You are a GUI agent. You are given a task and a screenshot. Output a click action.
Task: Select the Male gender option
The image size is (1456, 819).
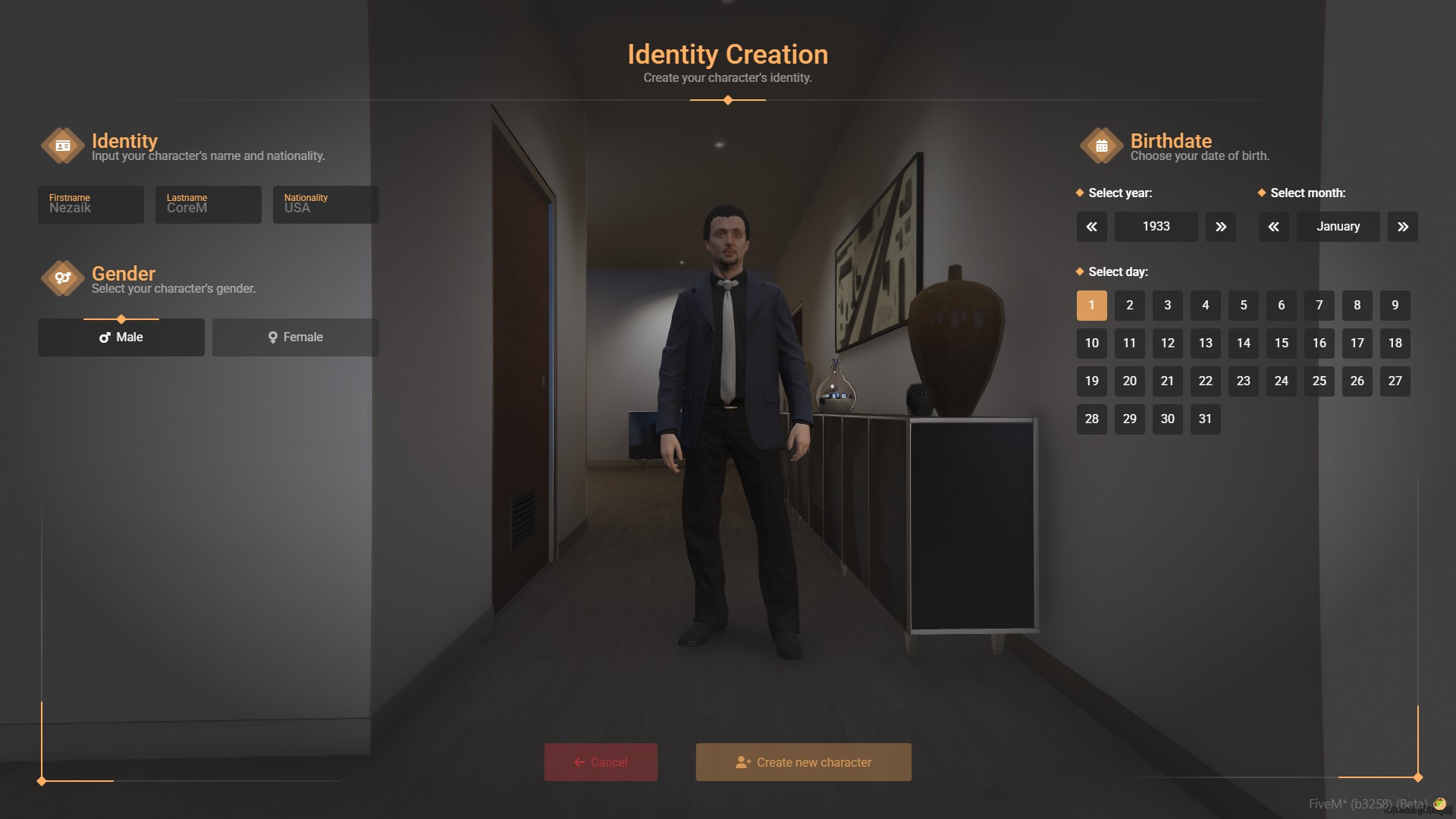(x=121, y=337)
